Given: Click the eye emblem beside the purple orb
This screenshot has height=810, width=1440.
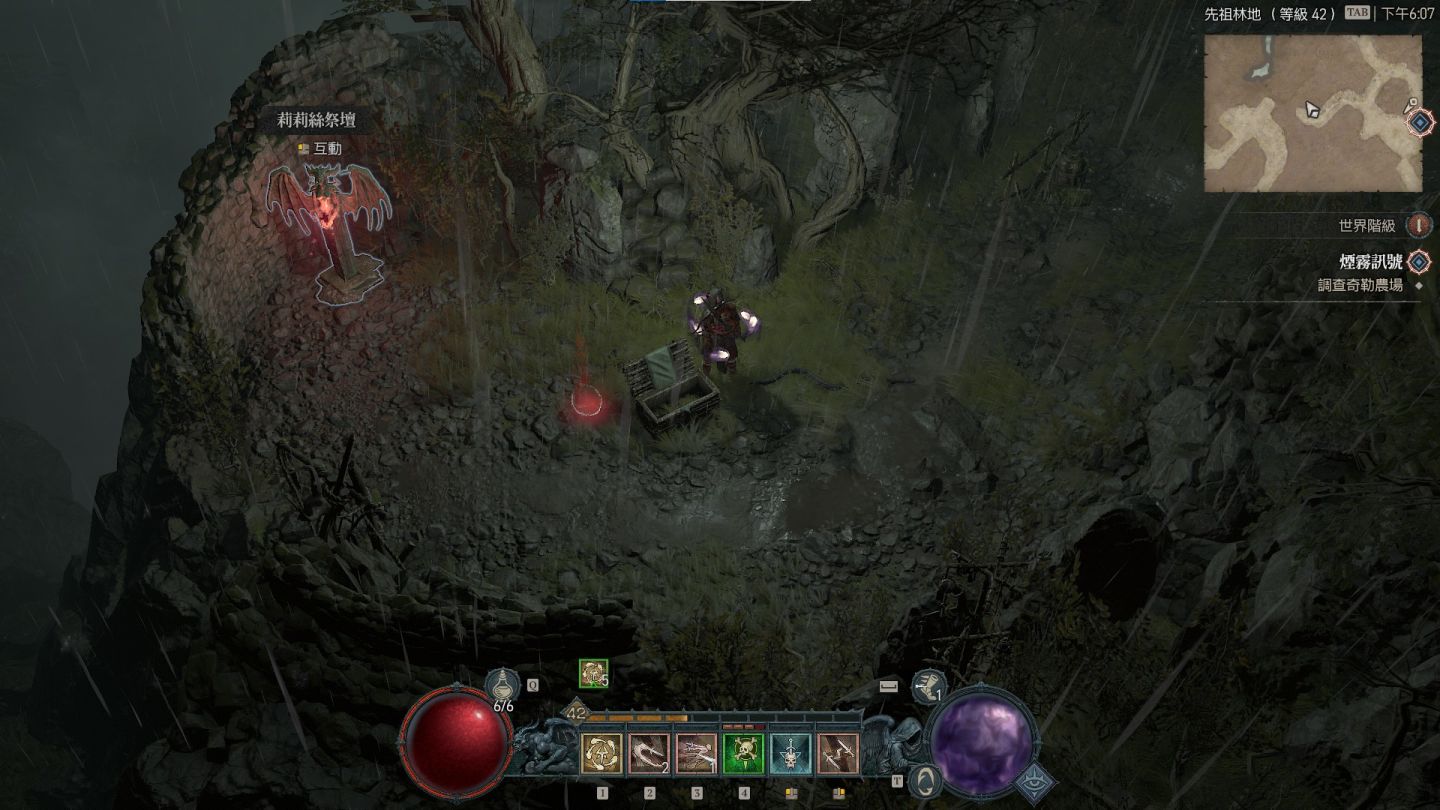Looking at the screenshot, I should [1035, 783].
